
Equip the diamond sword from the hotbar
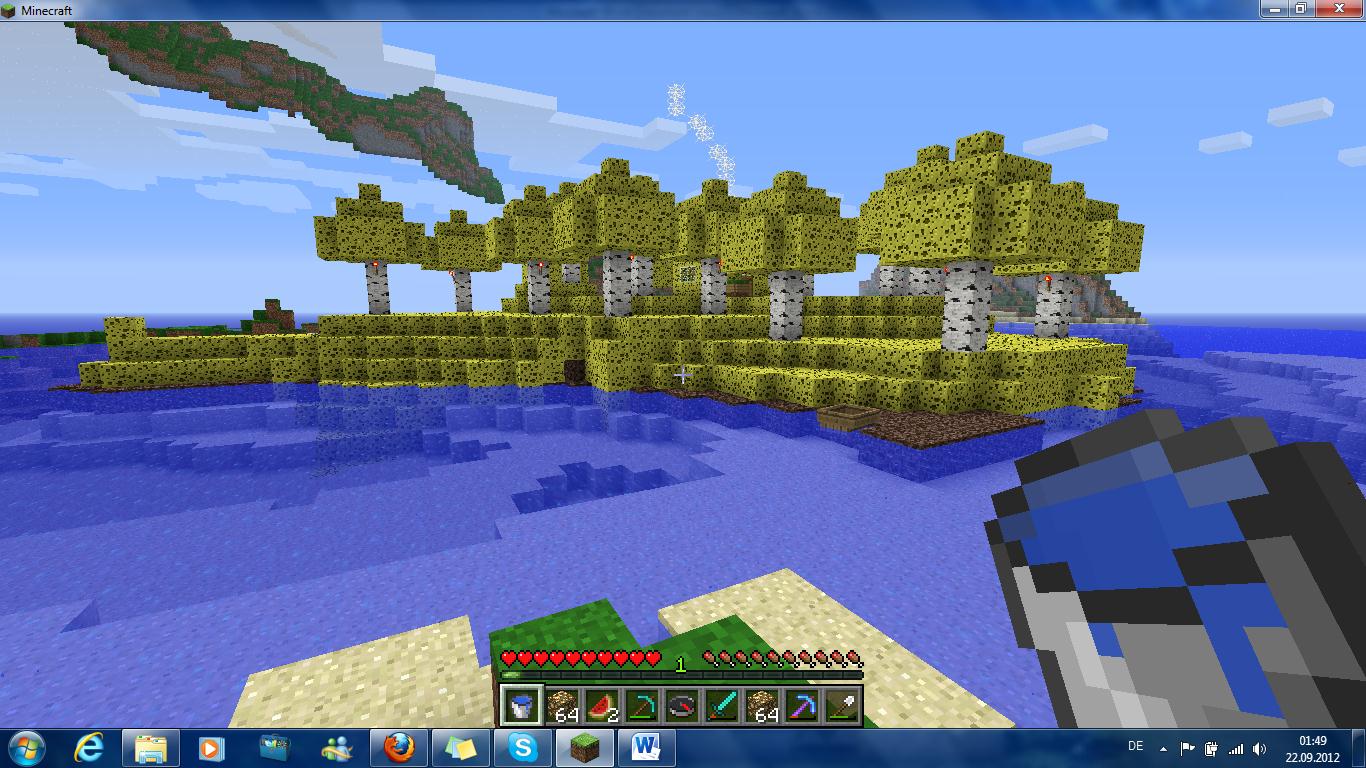[722, 706]
